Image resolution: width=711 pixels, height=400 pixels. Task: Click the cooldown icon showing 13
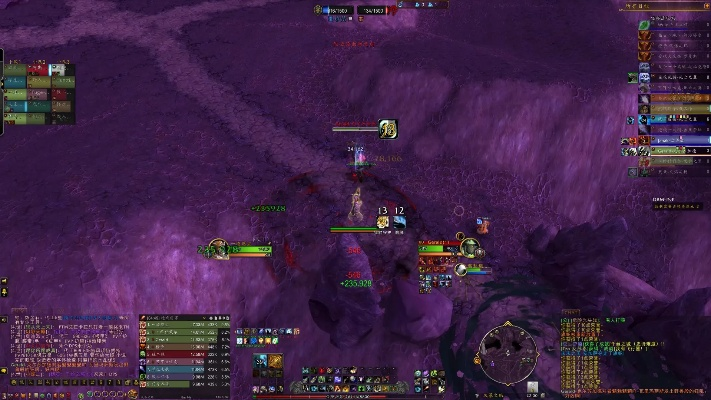(382, 221)
